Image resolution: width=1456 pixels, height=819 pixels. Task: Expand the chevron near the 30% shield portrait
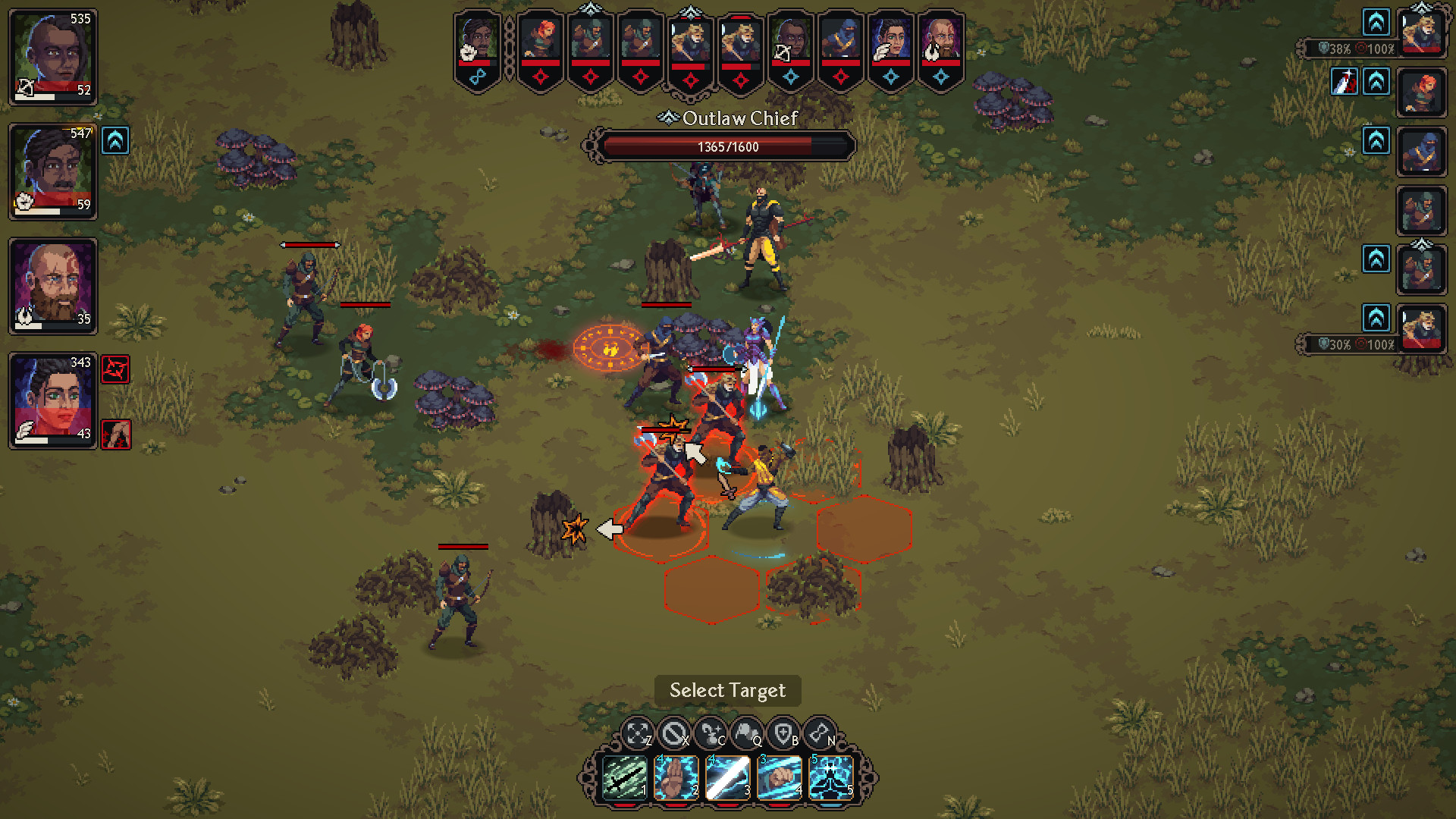point(1375,315)
